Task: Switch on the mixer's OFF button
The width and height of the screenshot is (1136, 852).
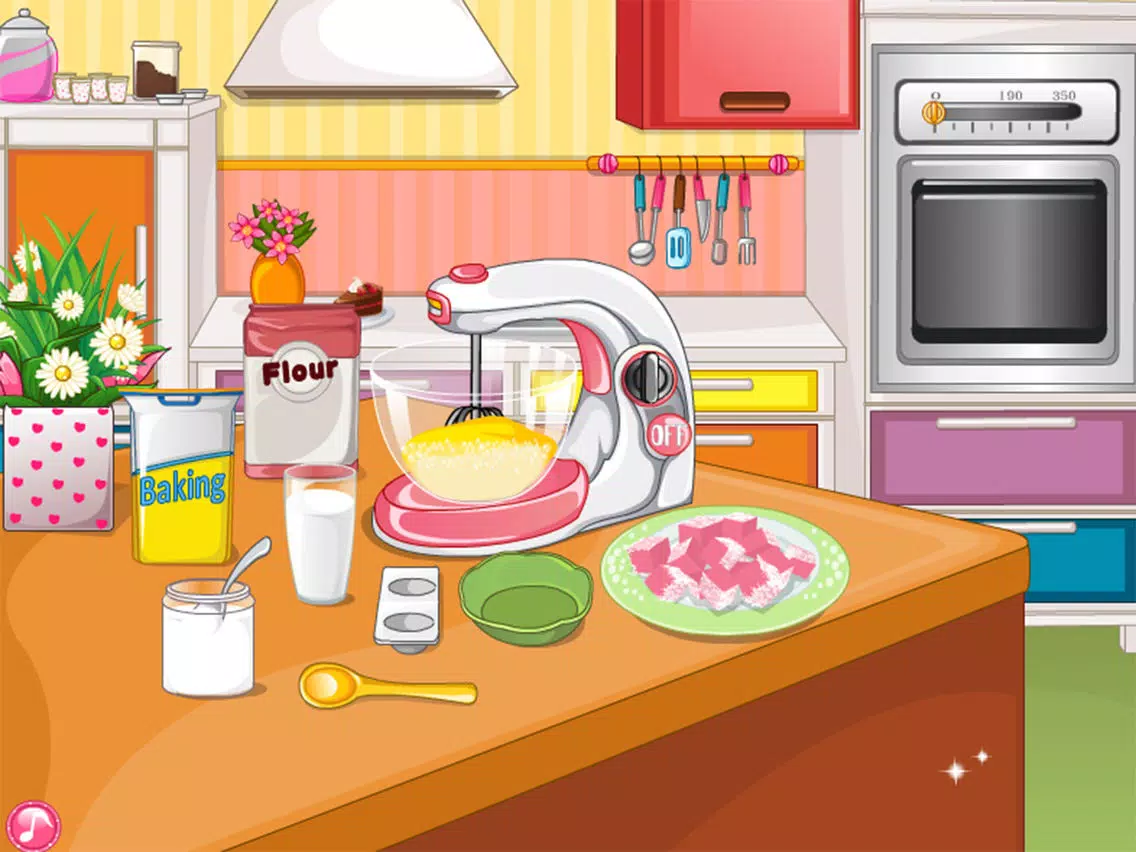Action: click(x=667, y=435)
